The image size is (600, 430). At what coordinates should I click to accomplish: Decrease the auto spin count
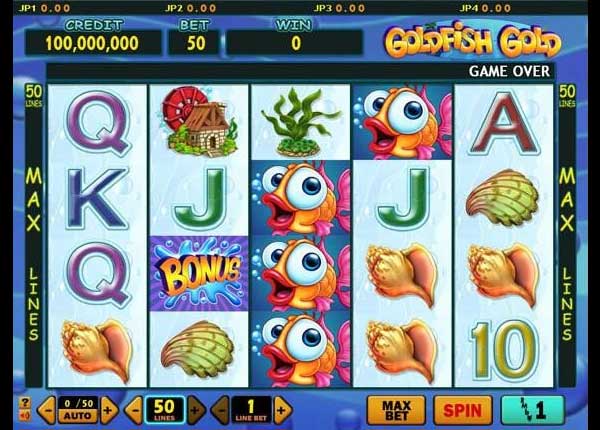click(x=46, y=409)
